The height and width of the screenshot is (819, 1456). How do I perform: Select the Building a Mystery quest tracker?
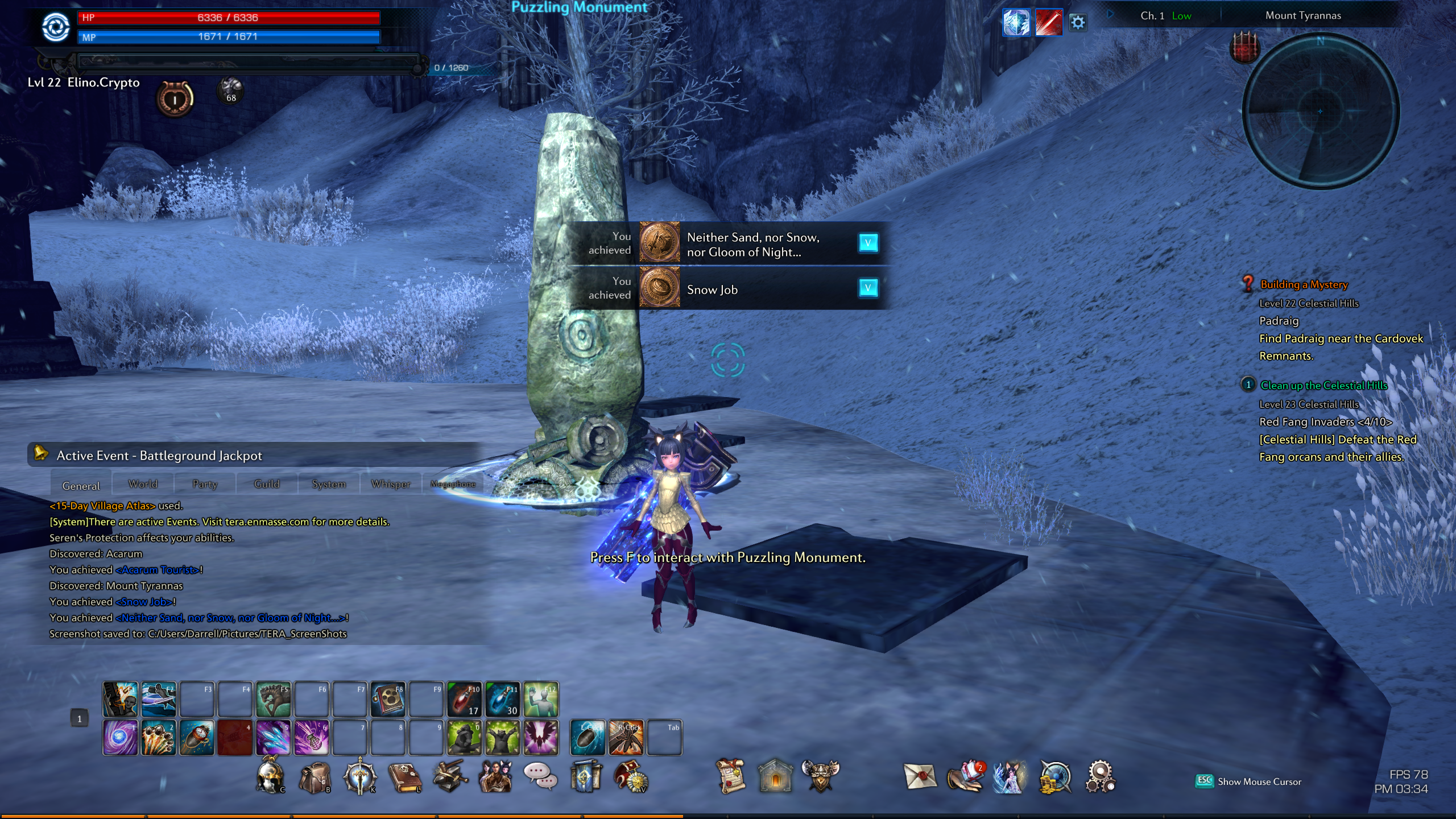[x=1304, y=284]
